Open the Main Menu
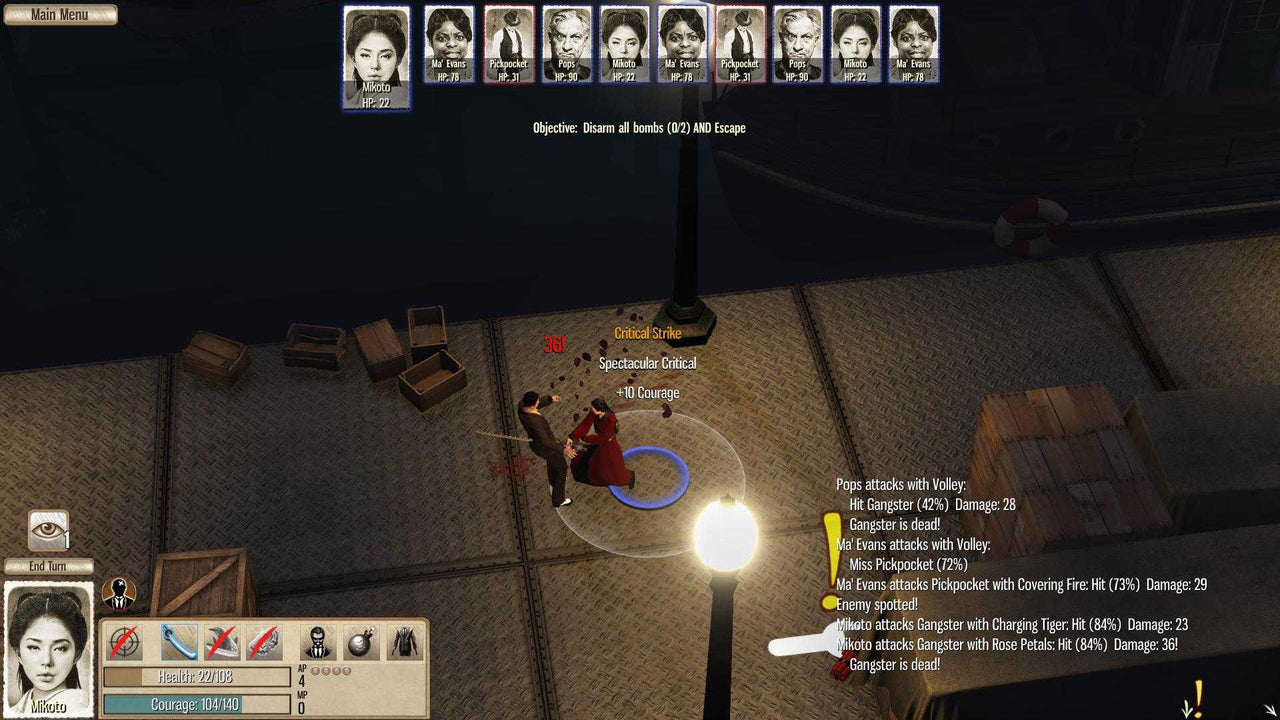 [x=60, y=14]
